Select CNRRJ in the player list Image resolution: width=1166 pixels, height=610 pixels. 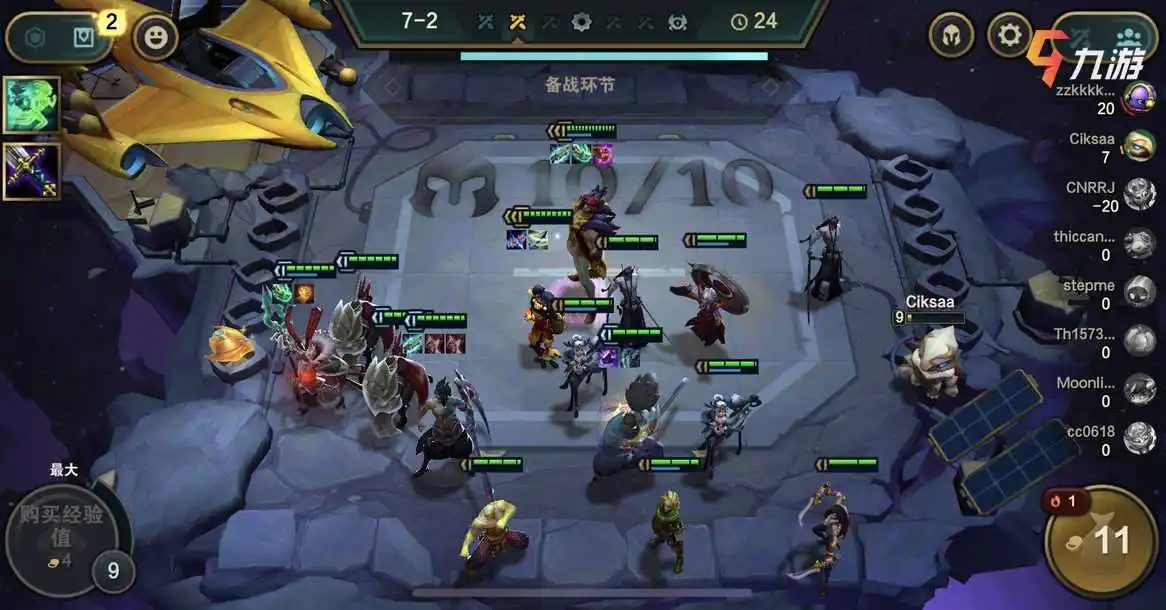[1139, 194]
